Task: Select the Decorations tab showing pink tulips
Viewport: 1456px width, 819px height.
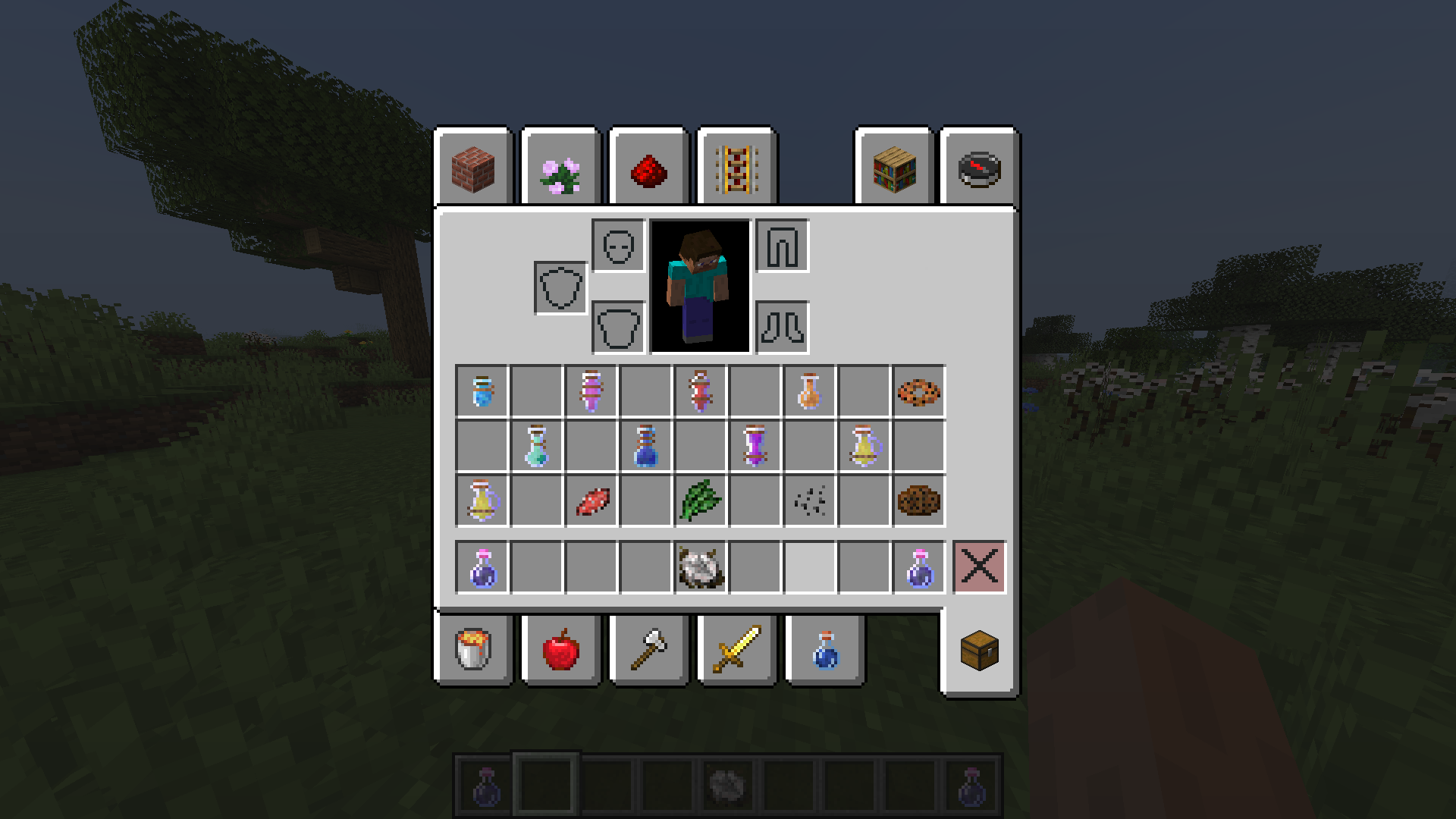Action: click(x=561, y=169)
